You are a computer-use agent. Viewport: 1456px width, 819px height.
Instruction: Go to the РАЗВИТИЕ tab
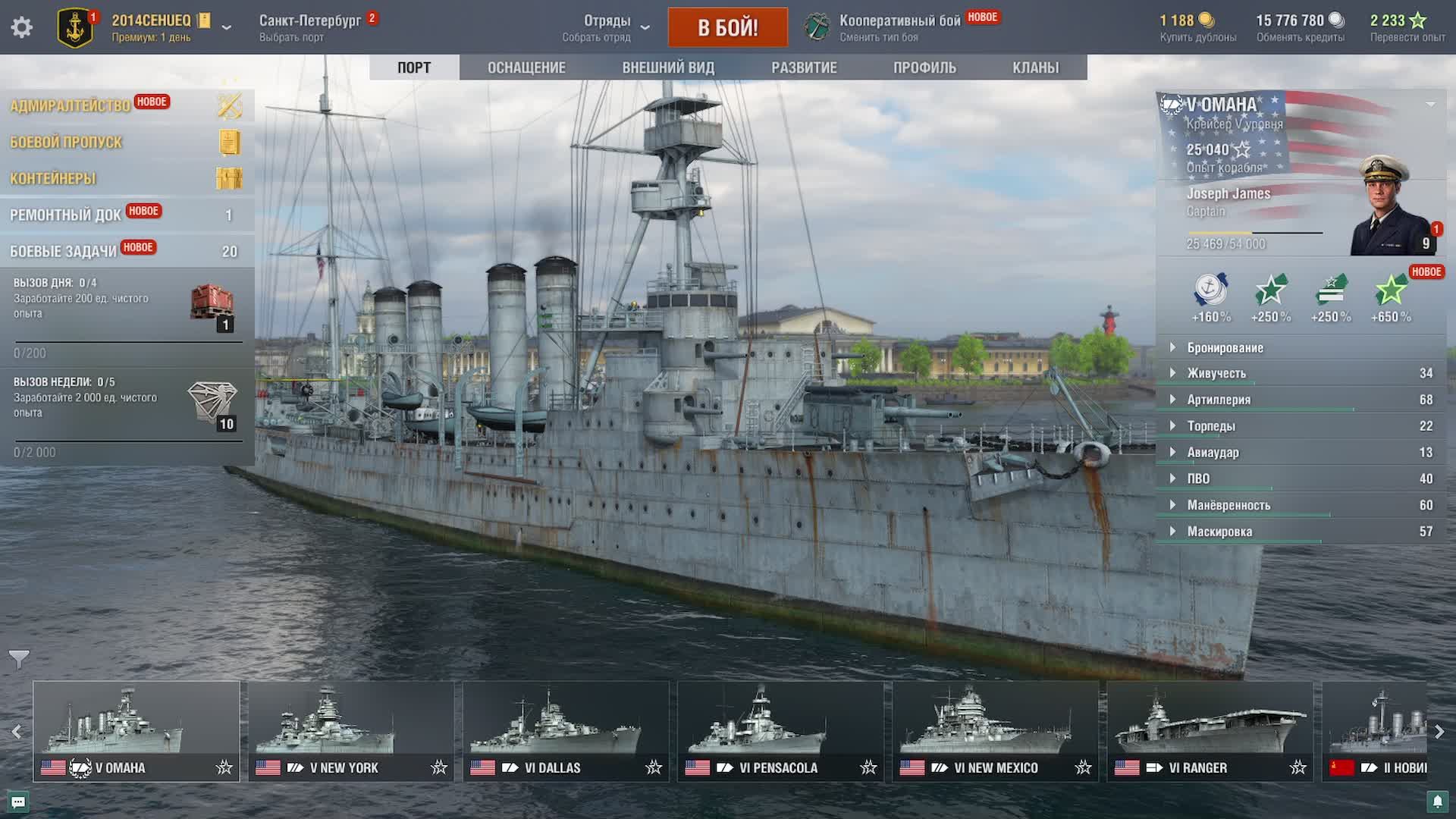[804, 67]
